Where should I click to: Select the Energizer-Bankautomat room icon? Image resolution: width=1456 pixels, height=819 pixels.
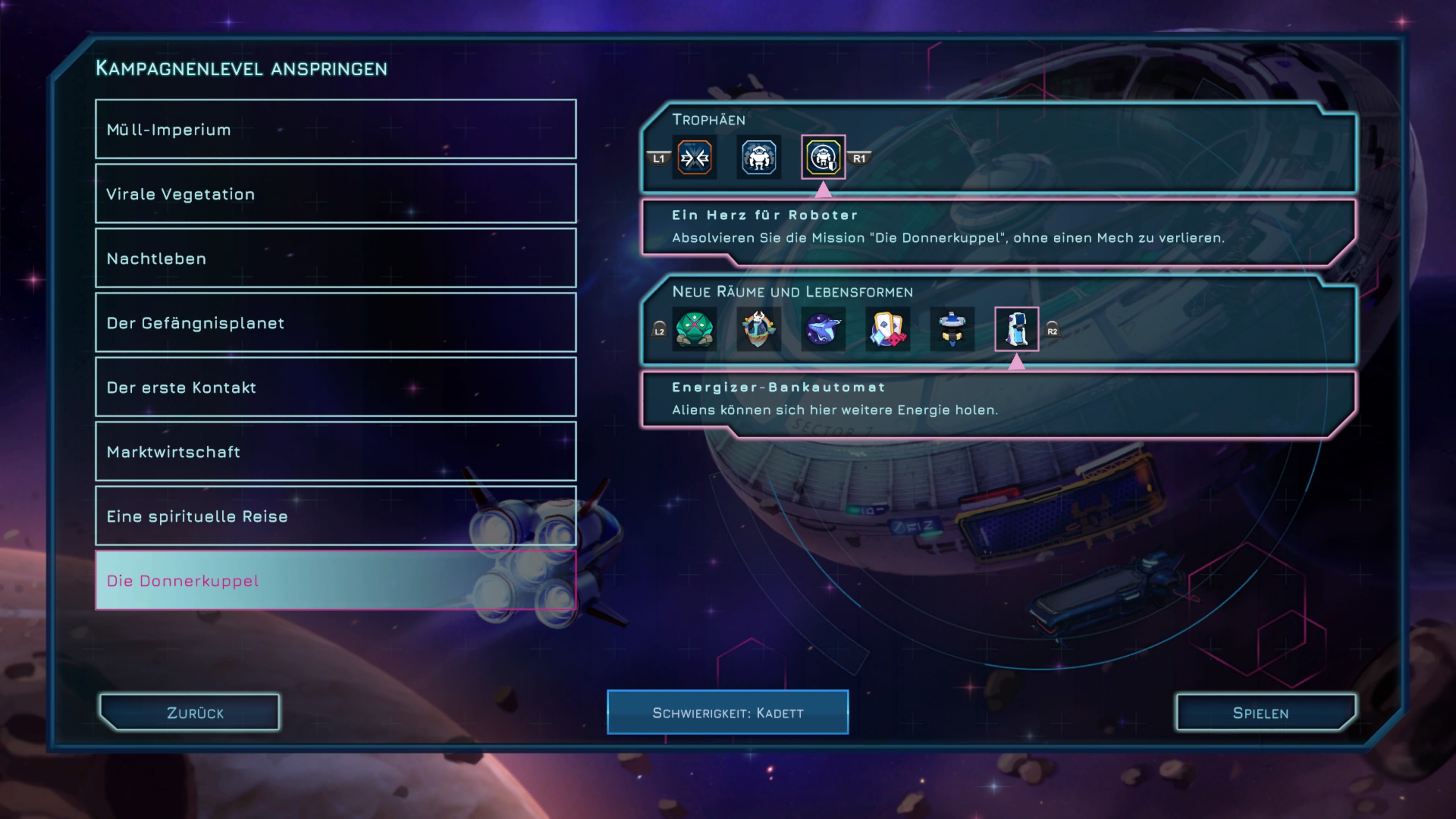(x=1016, y=329)
